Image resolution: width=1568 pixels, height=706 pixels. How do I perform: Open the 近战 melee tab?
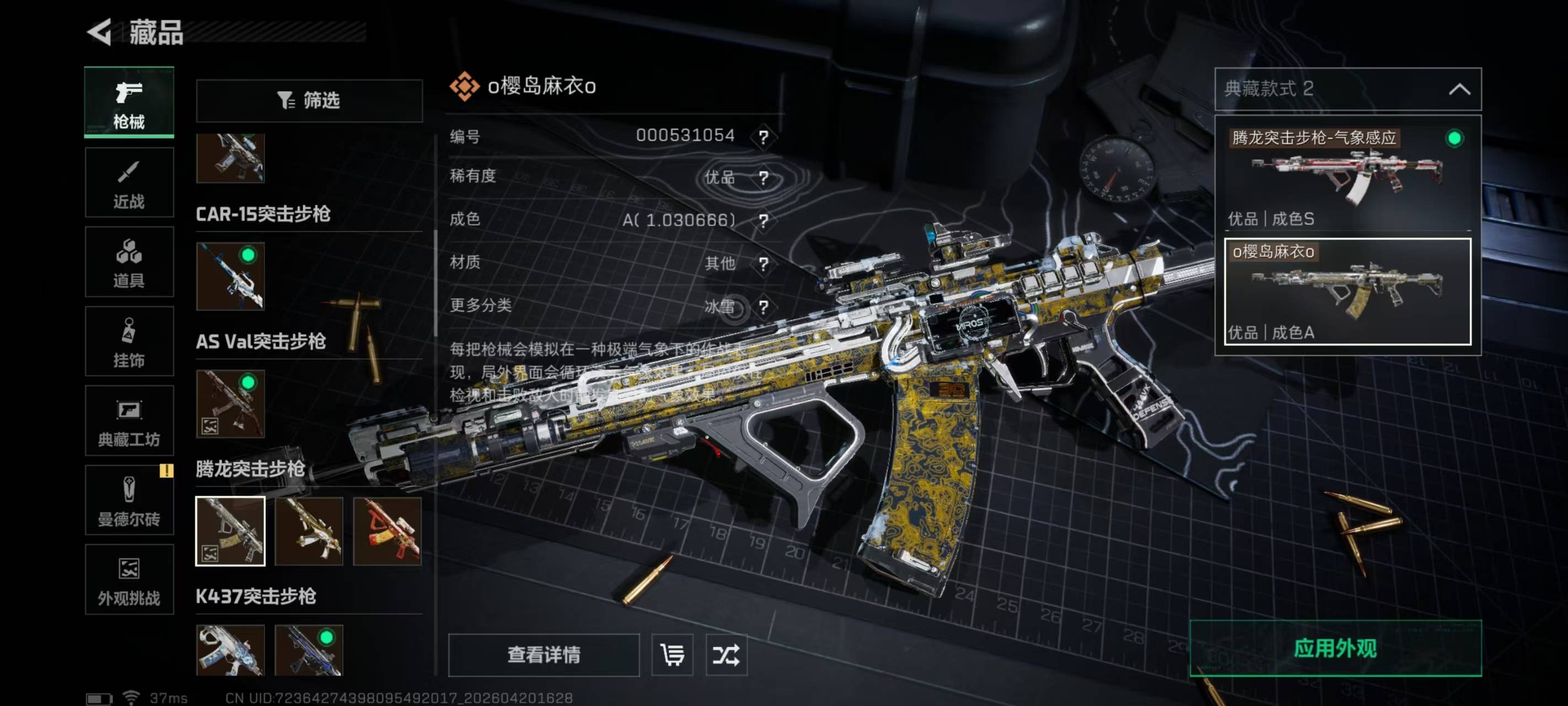[x=129, y=183]
